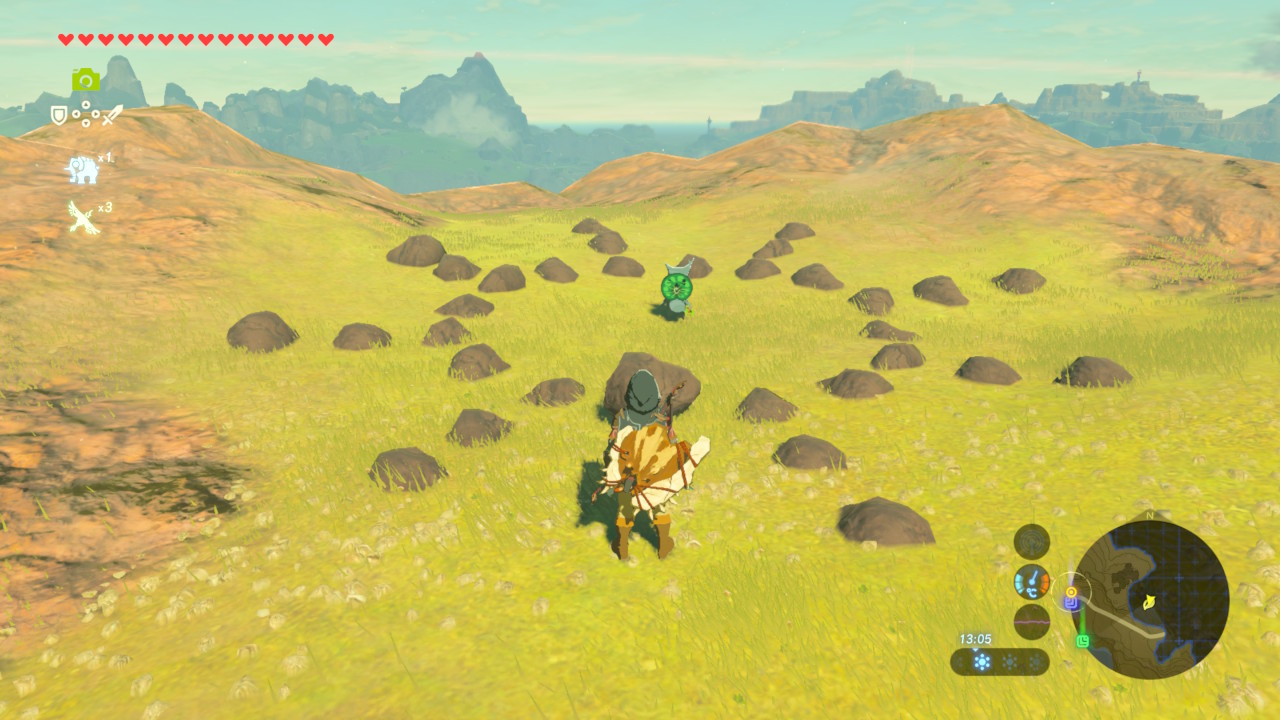The image size is (1280, 720).
Task: Select the green Camera rune icon
Action: [85, 80]
